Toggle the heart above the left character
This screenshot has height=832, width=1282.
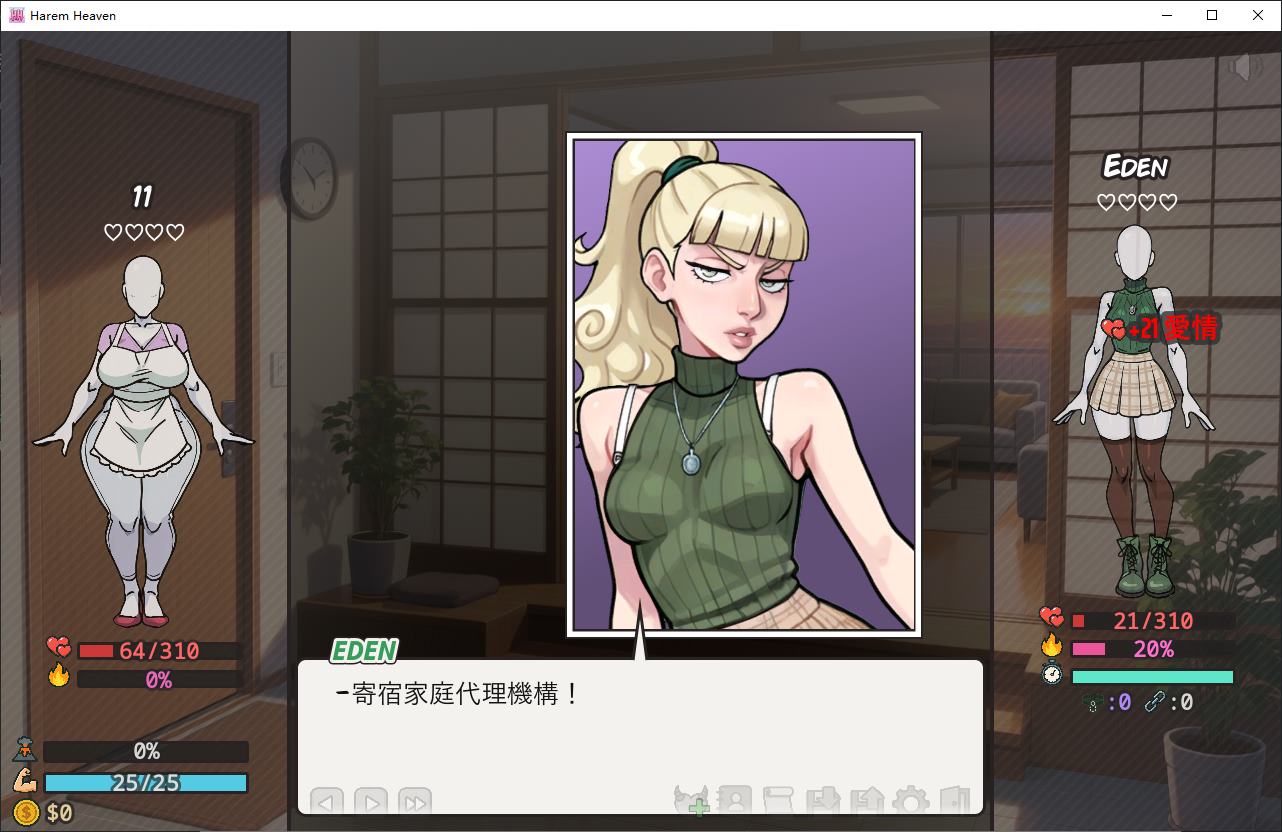[111, 231]
